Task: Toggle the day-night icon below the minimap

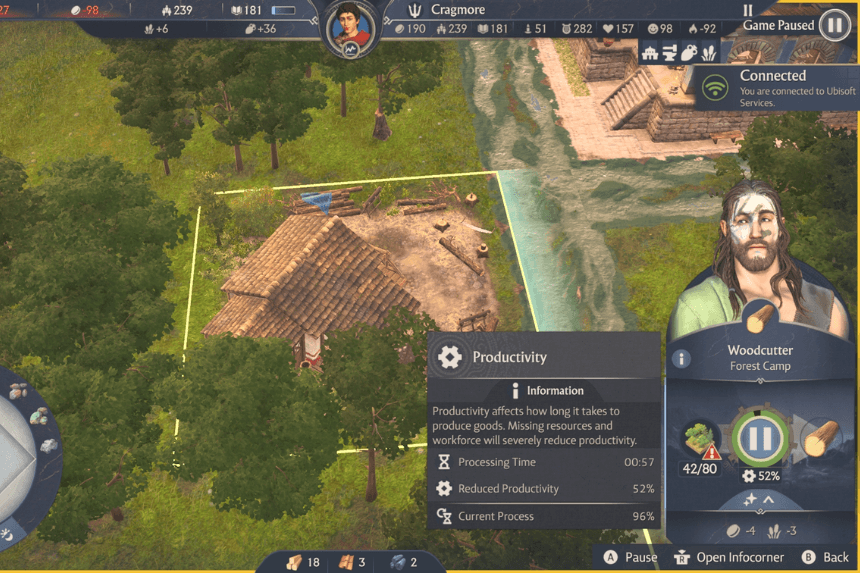Action: click(x=6, y=535)
